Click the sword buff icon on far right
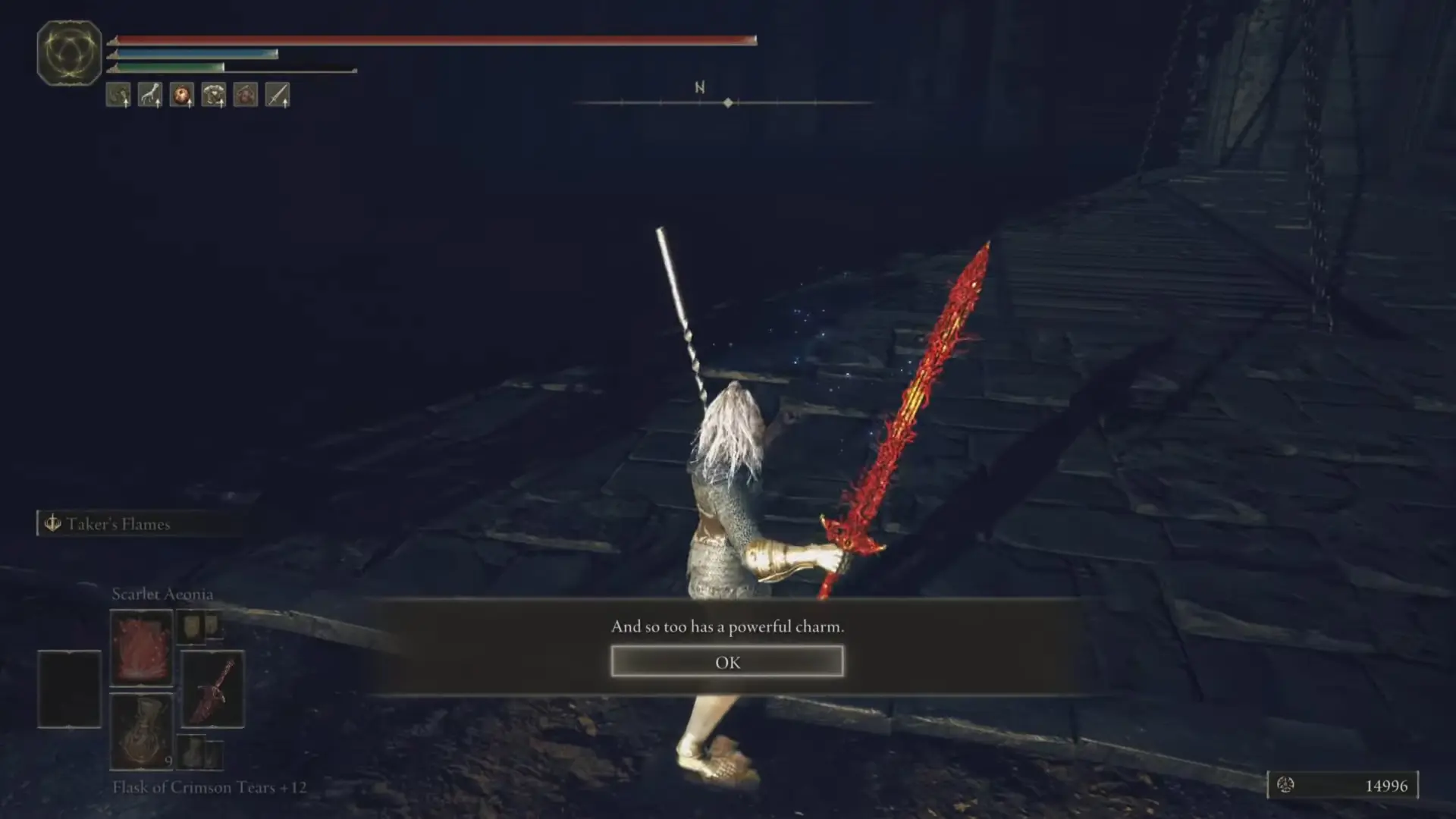1456x819 pixels. click(x=276, y=95)
